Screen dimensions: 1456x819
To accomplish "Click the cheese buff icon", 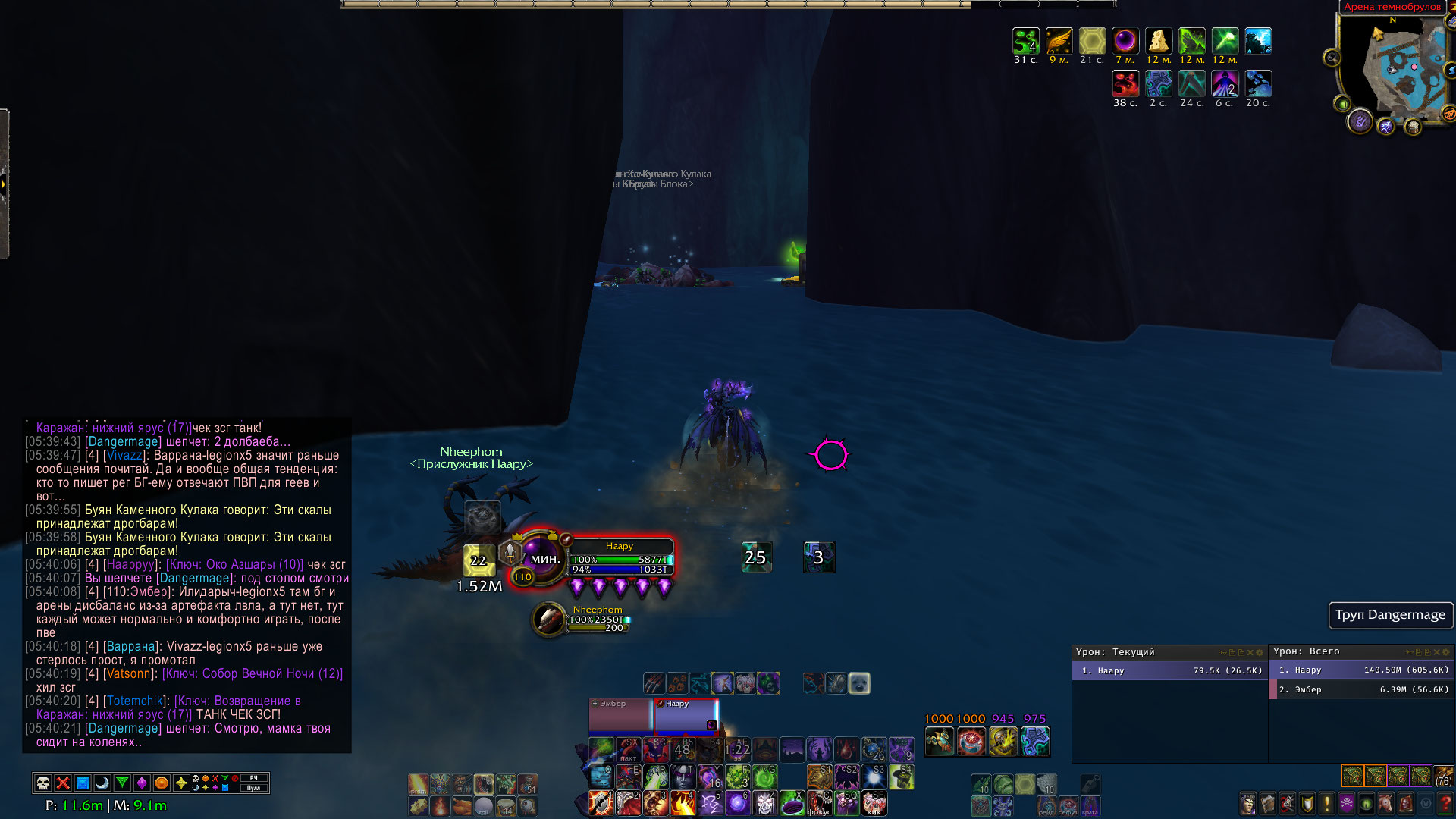I will tap(1158, 41).
